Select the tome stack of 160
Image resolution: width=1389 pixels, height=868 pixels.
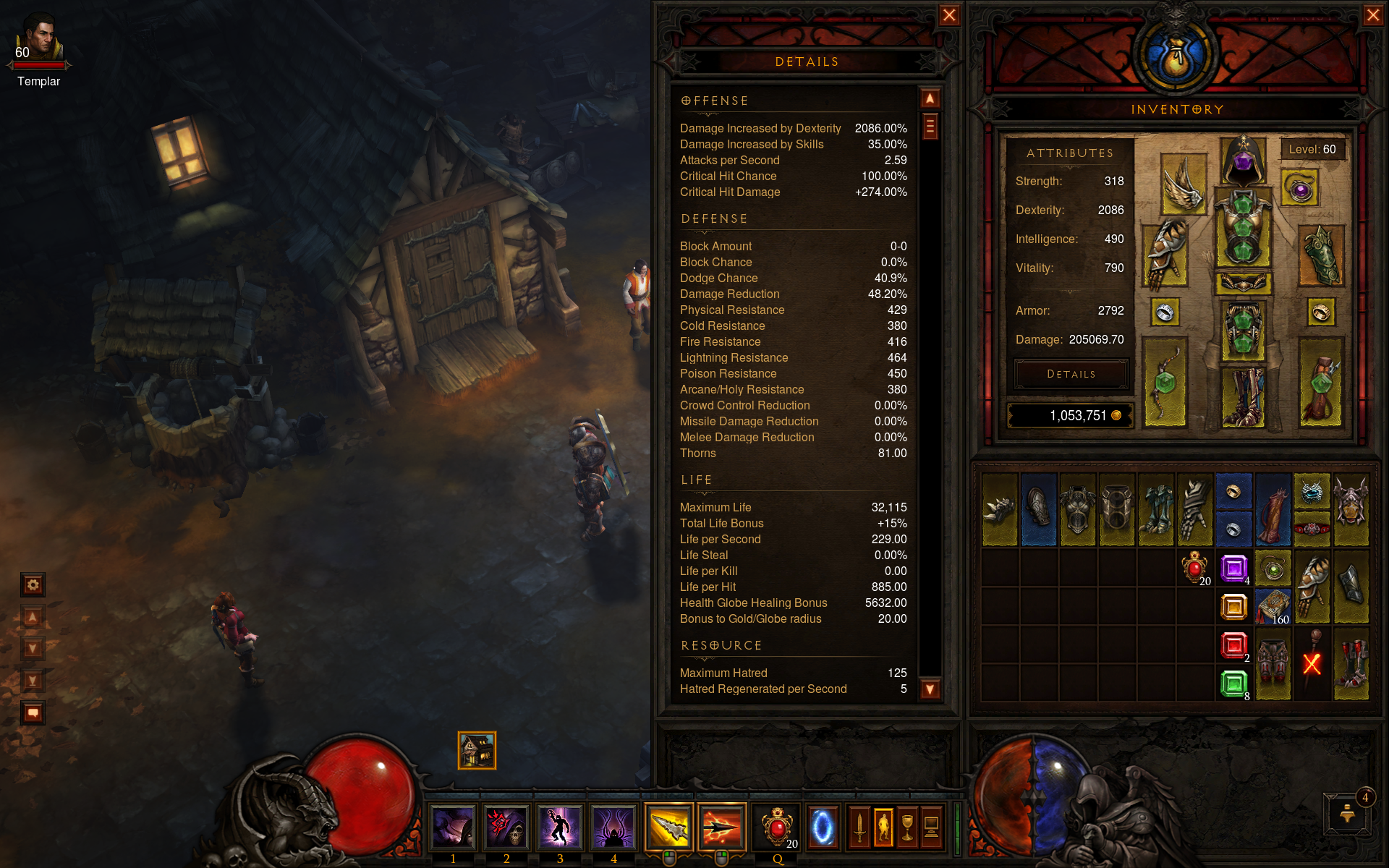1273,606
